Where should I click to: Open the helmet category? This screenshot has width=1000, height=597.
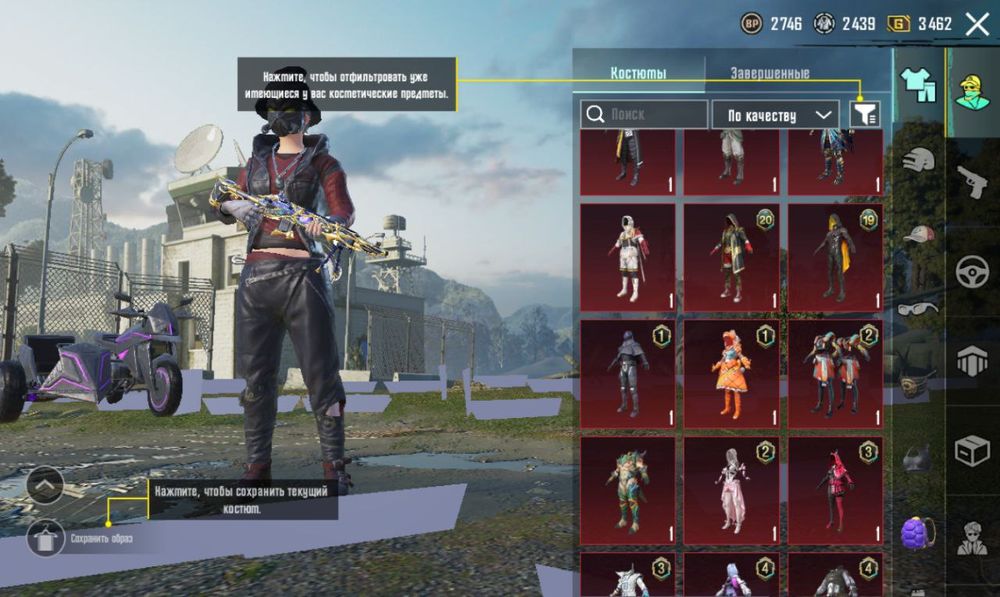click(918, 159)
